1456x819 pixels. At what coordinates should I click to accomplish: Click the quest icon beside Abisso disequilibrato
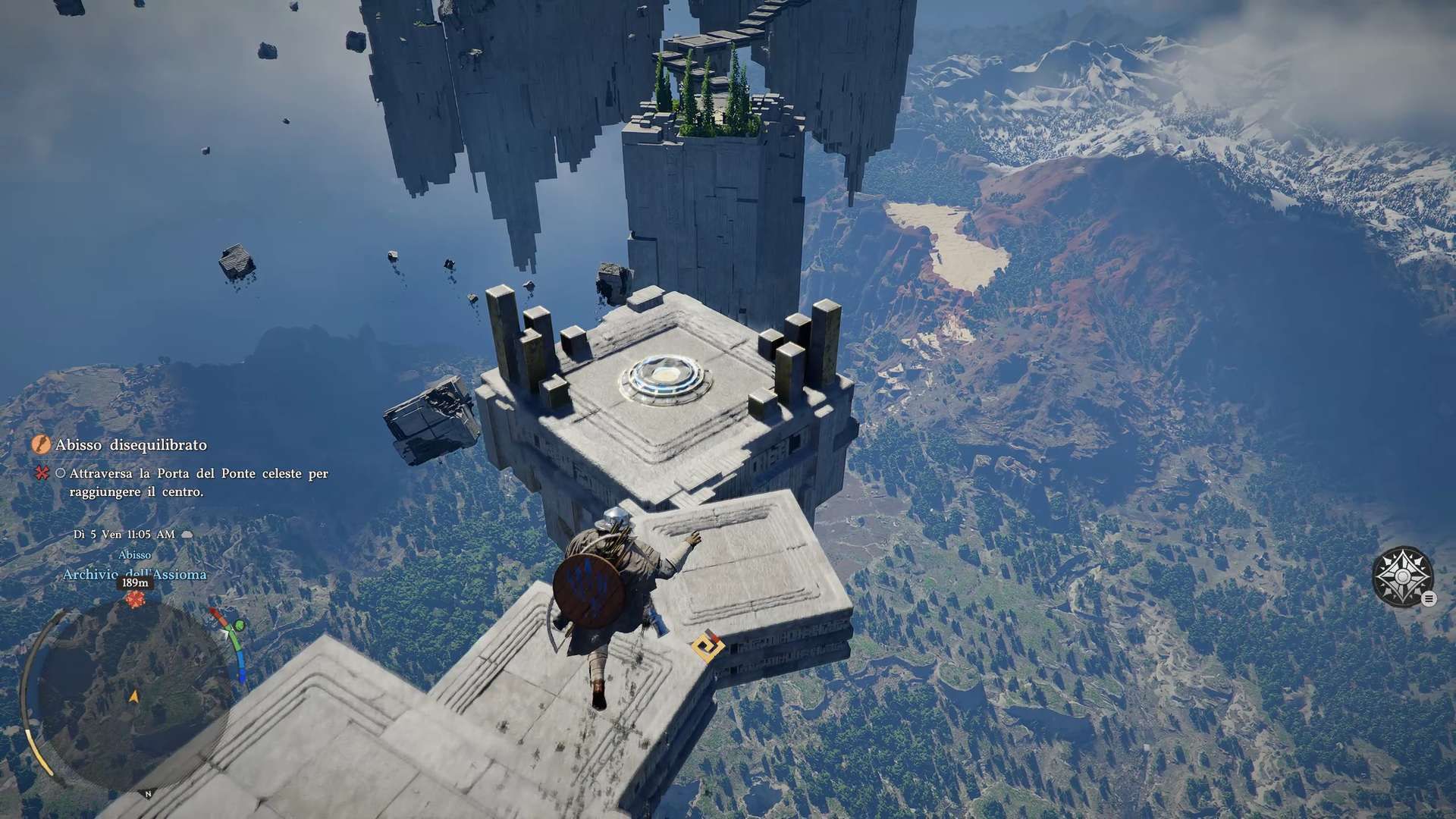pyautogui.click(x=41, y=444)
